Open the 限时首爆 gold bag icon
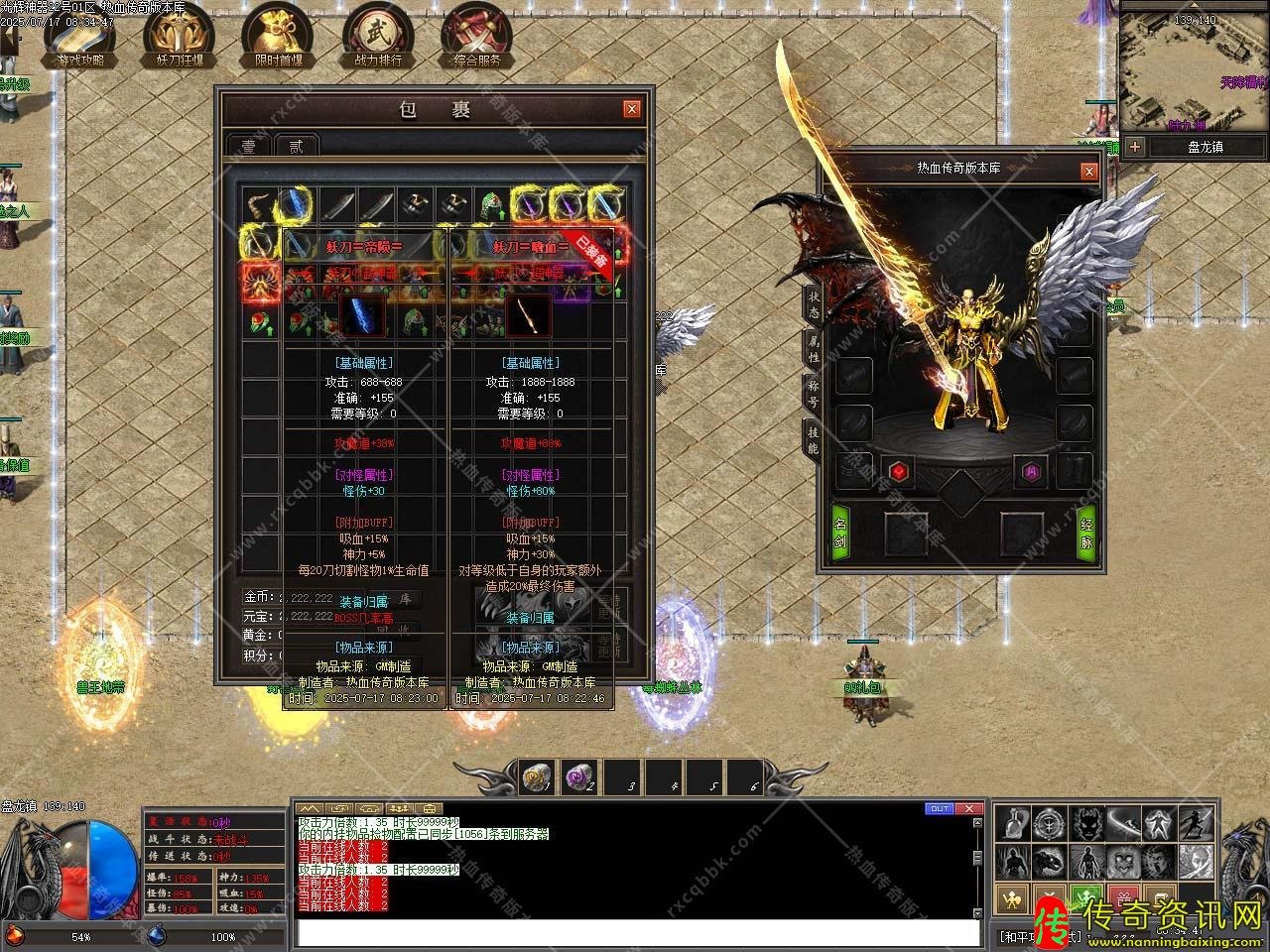The width and height of the screenshot is (1270, 952). (278, 33)
